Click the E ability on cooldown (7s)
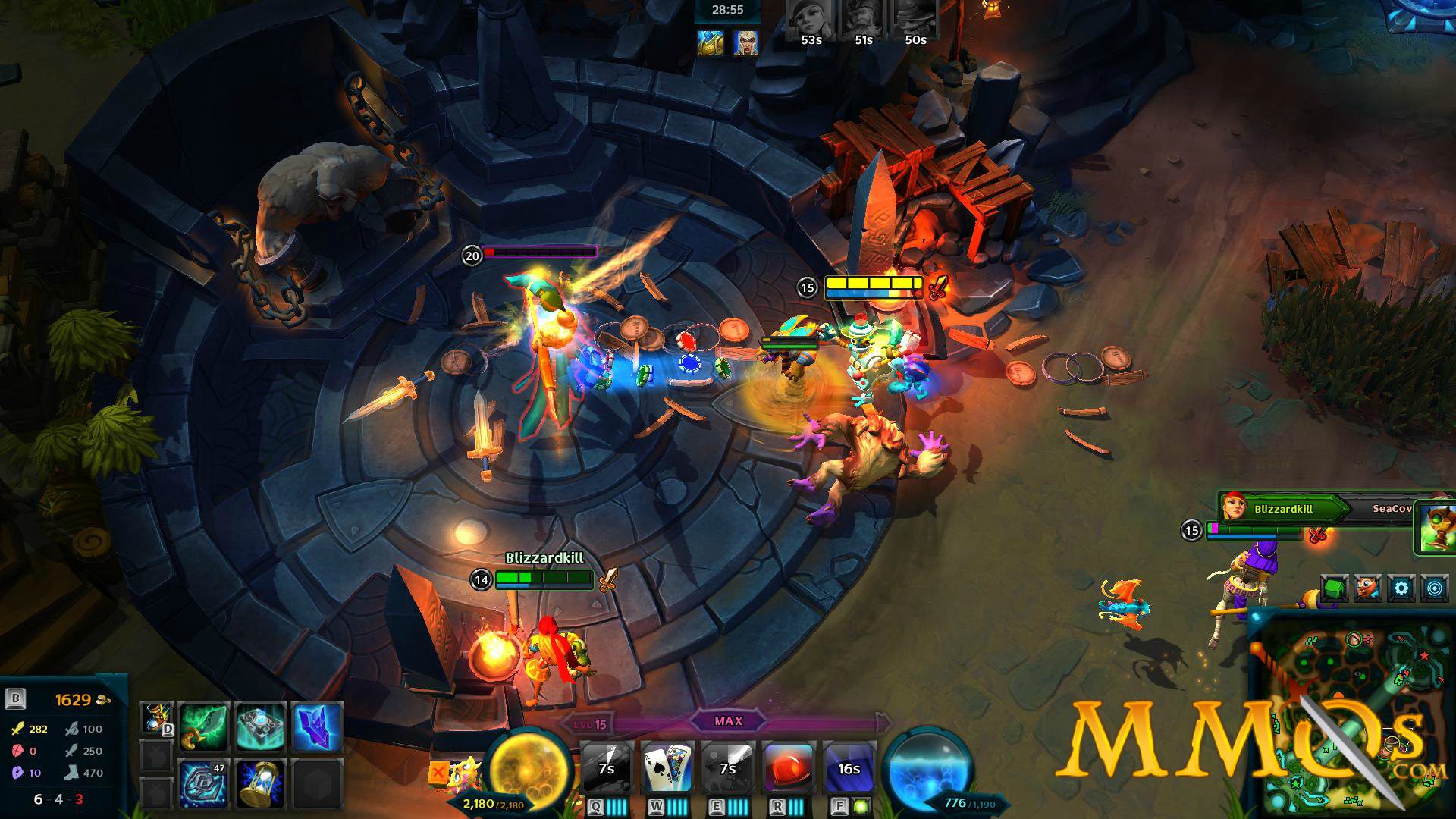The width and height of the screenshot is (1456, 819). click(728, 766)
